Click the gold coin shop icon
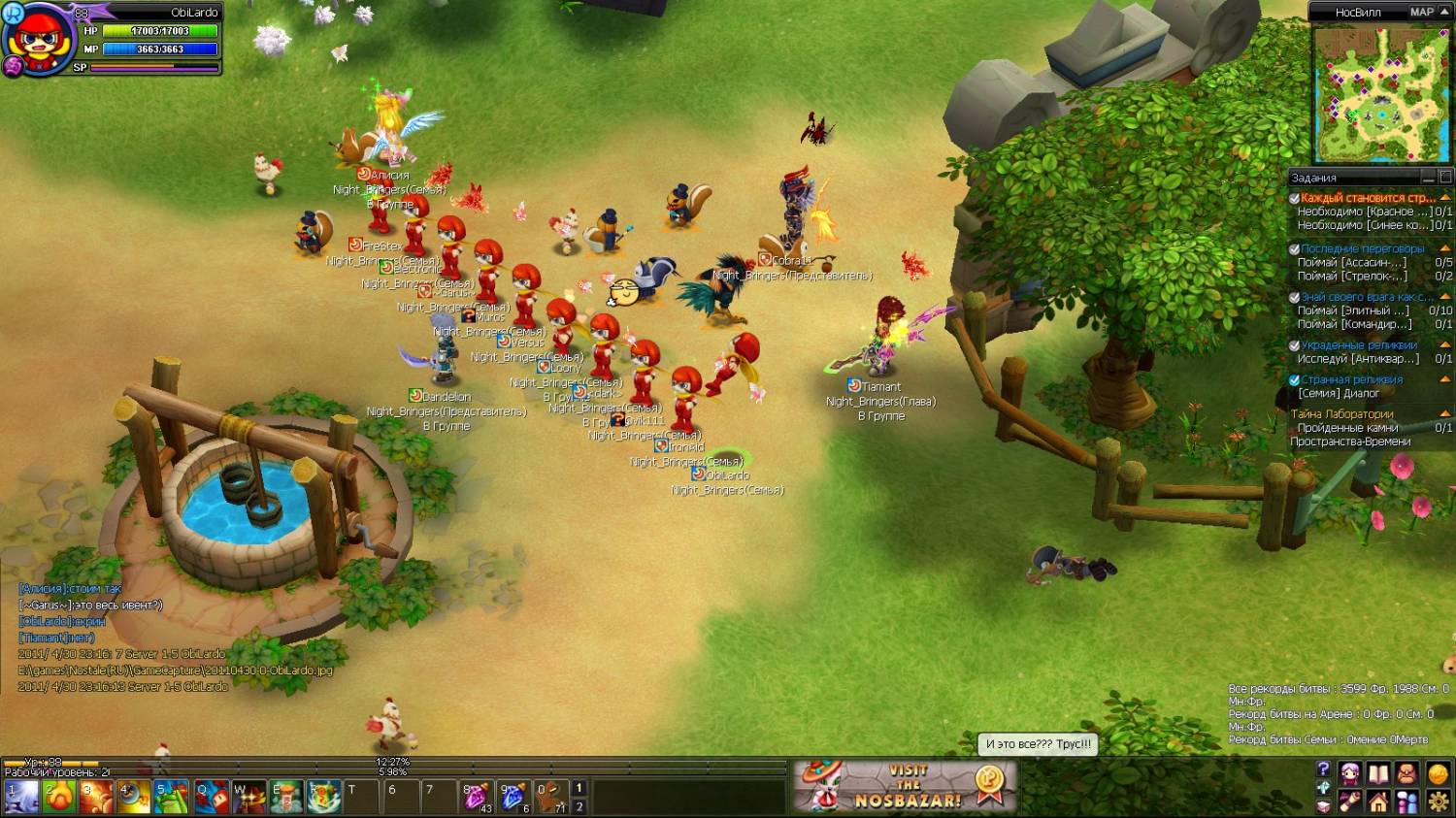The height and width of the screenshot is (818, 1456). (1438, 774)
